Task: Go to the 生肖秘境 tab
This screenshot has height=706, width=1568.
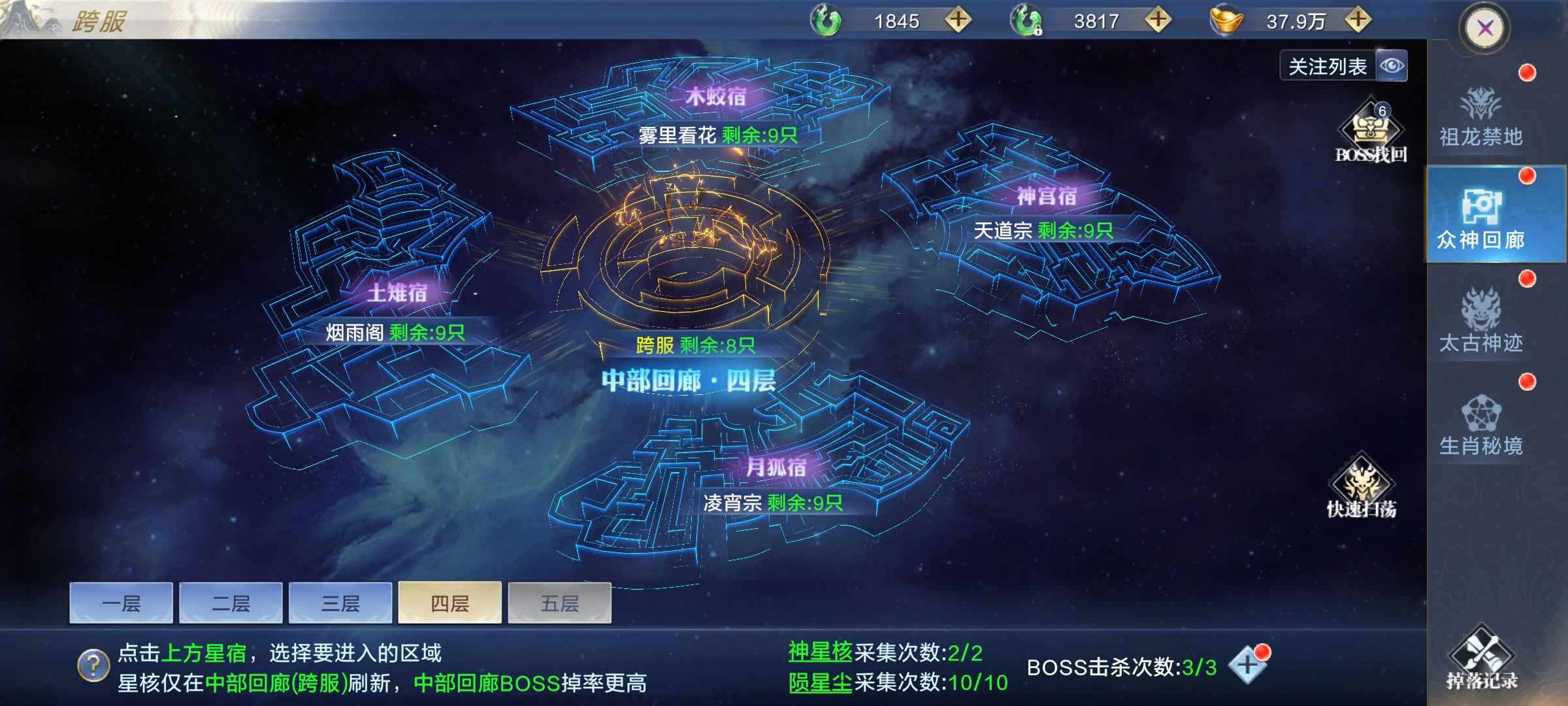Action: tap(1480, 425)
